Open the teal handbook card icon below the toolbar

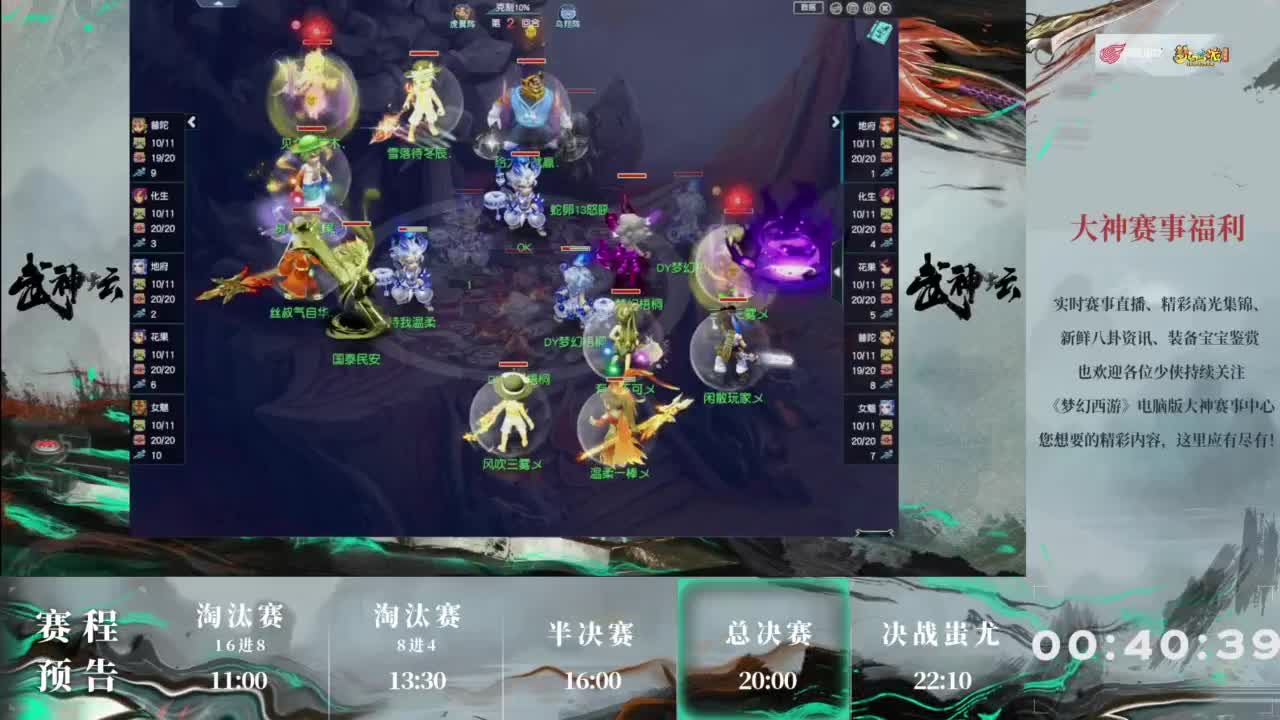coord(878,33)
